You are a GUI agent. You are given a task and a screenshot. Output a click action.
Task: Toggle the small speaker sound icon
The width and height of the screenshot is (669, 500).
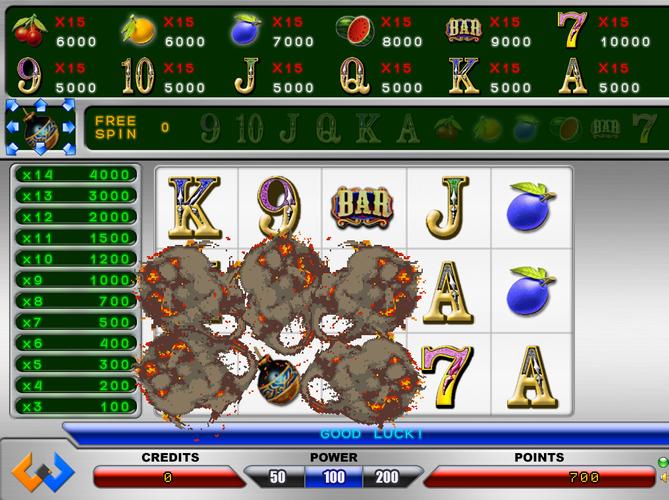pyautogui.click(x=662, y=478)
